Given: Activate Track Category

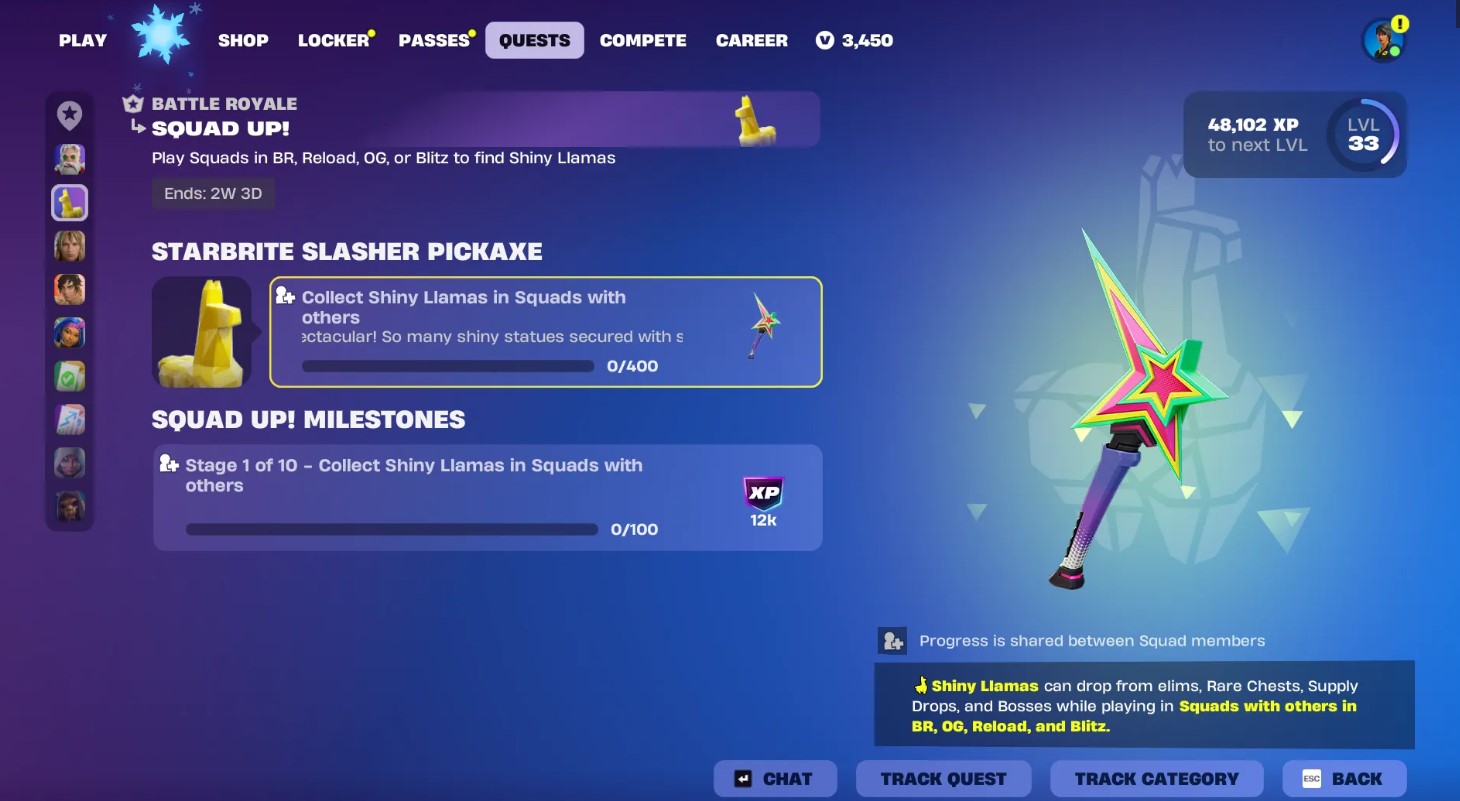Looking at the screenshot, I should tap(1156, 779).
